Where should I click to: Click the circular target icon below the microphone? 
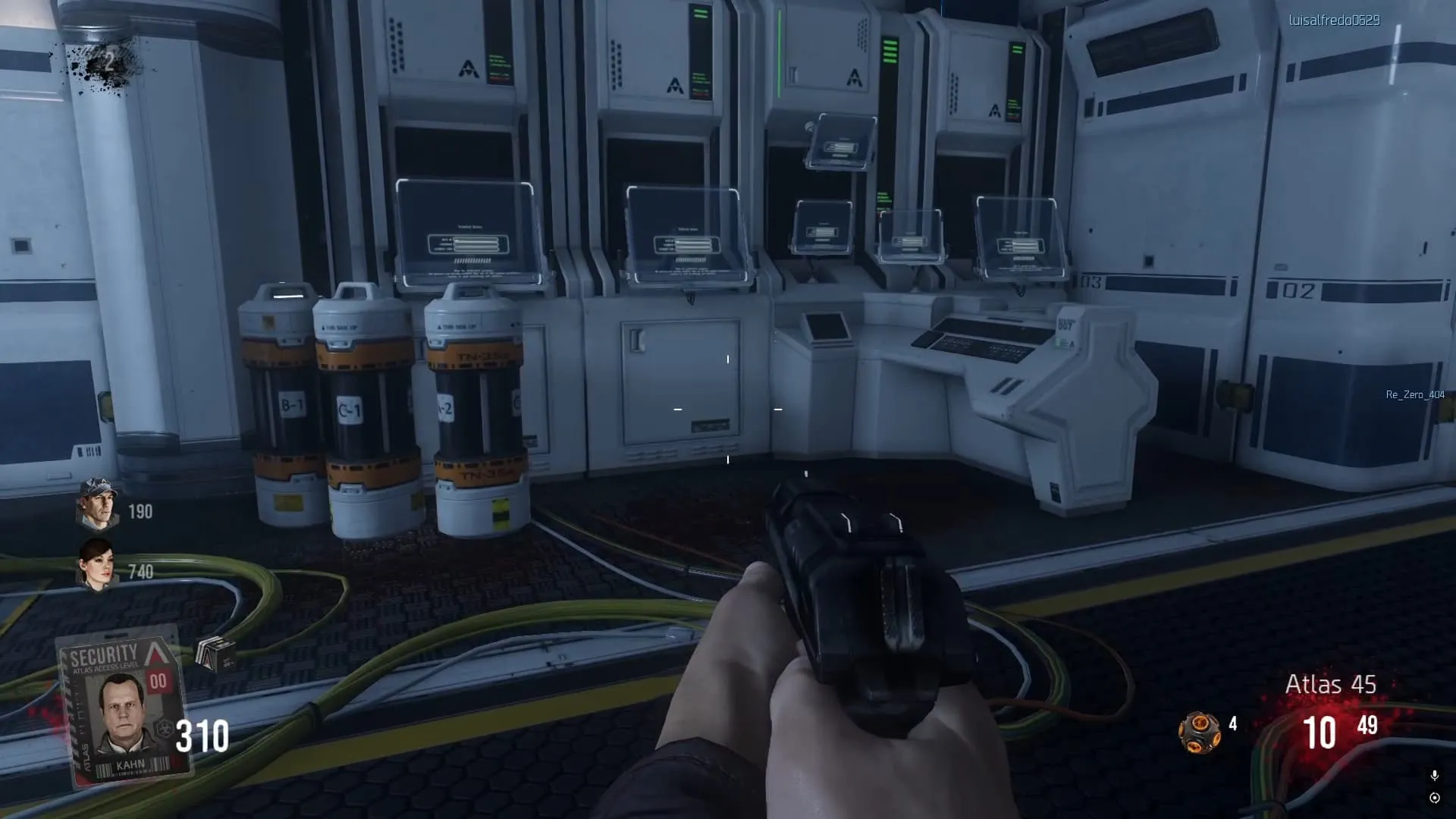1434,798
